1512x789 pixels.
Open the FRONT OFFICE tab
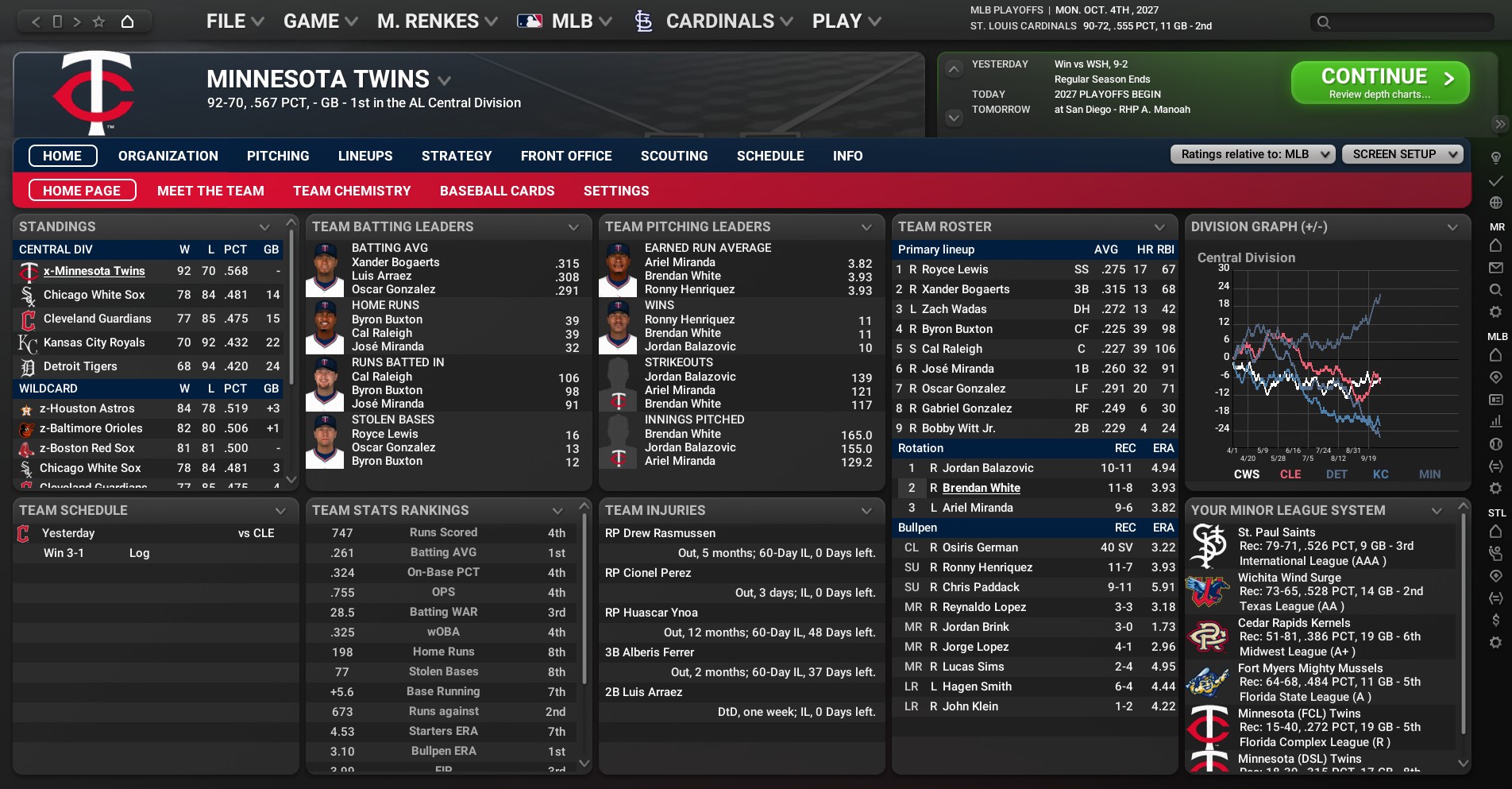point(566,156)
